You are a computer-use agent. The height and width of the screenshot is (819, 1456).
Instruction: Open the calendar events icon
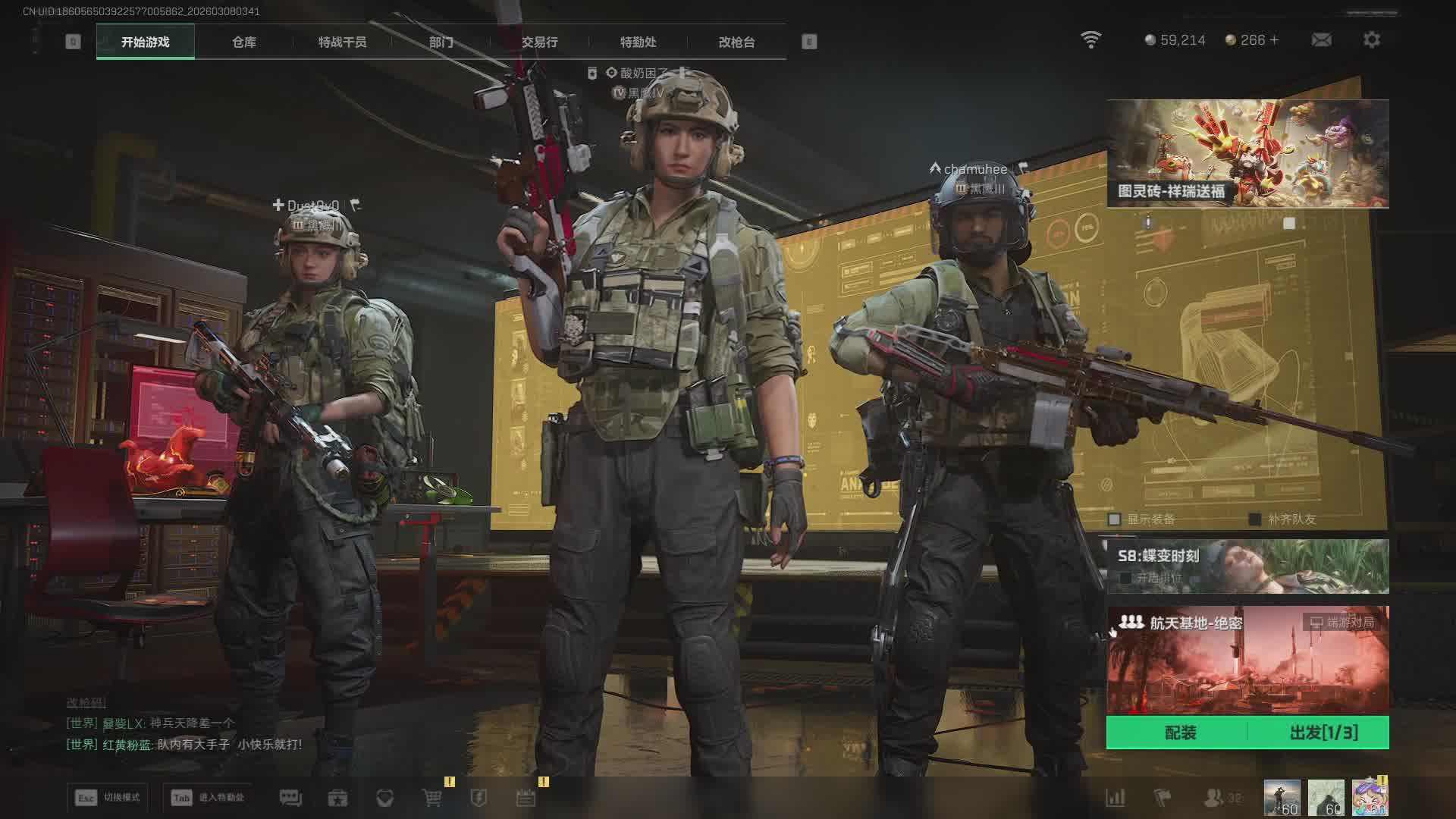526,798
